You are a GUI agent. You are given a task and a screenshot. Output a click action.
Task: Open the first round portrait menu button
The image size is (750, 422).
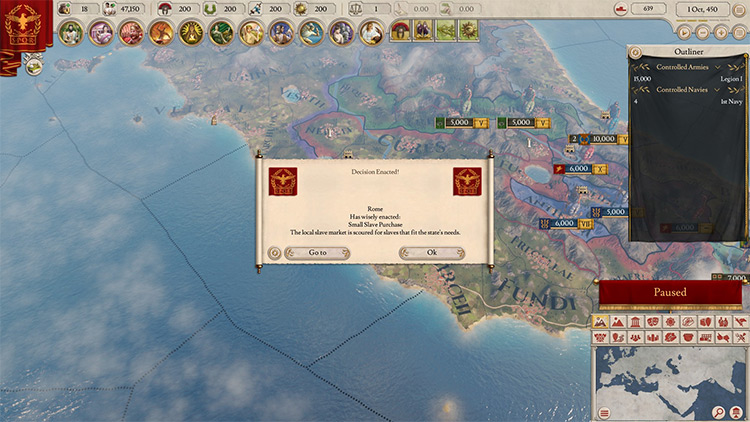(70, 32)
